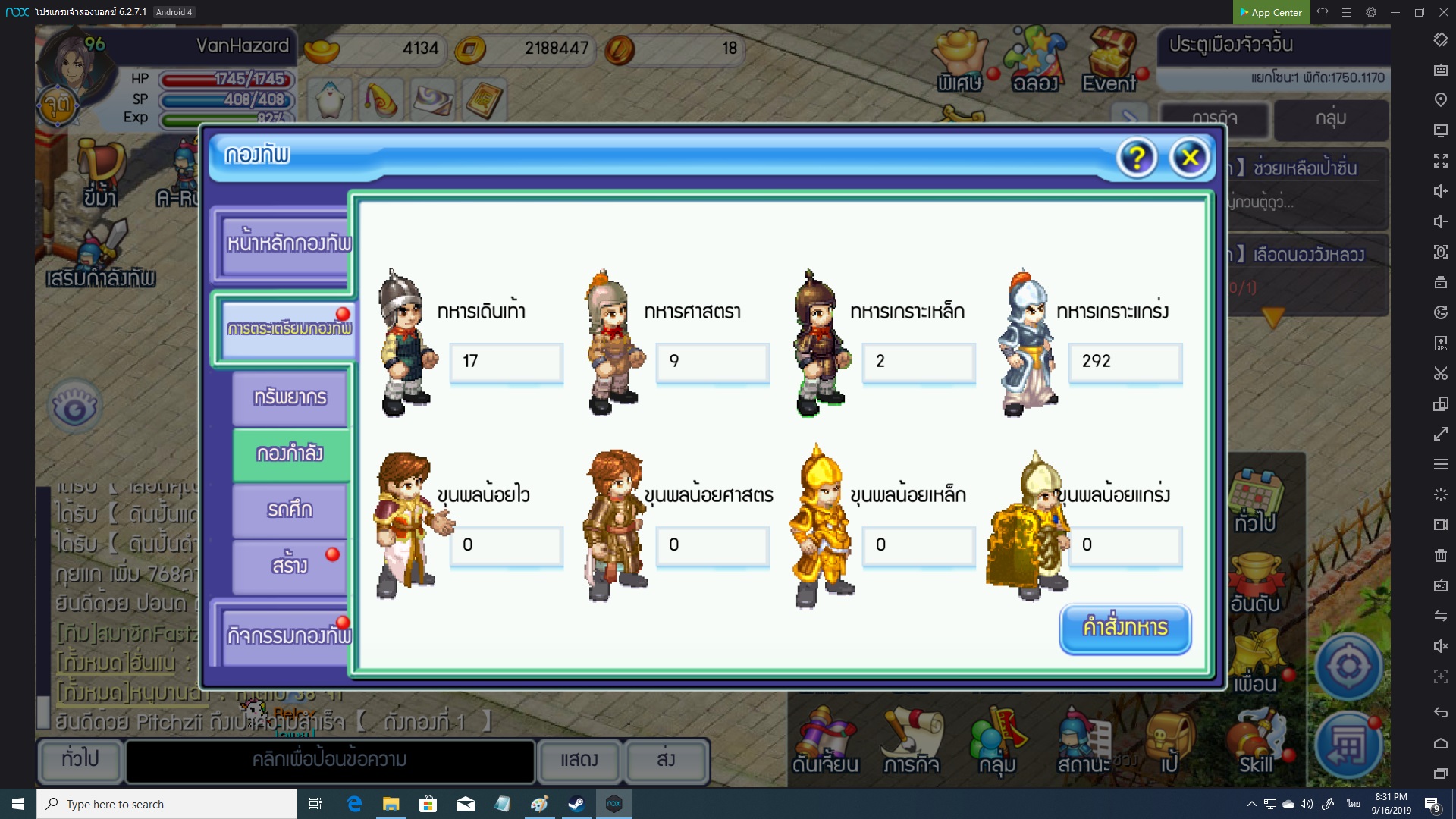Switch to the รถศึก sub-tab
The width and height of the screenshot is (1456, 819).
290,510
